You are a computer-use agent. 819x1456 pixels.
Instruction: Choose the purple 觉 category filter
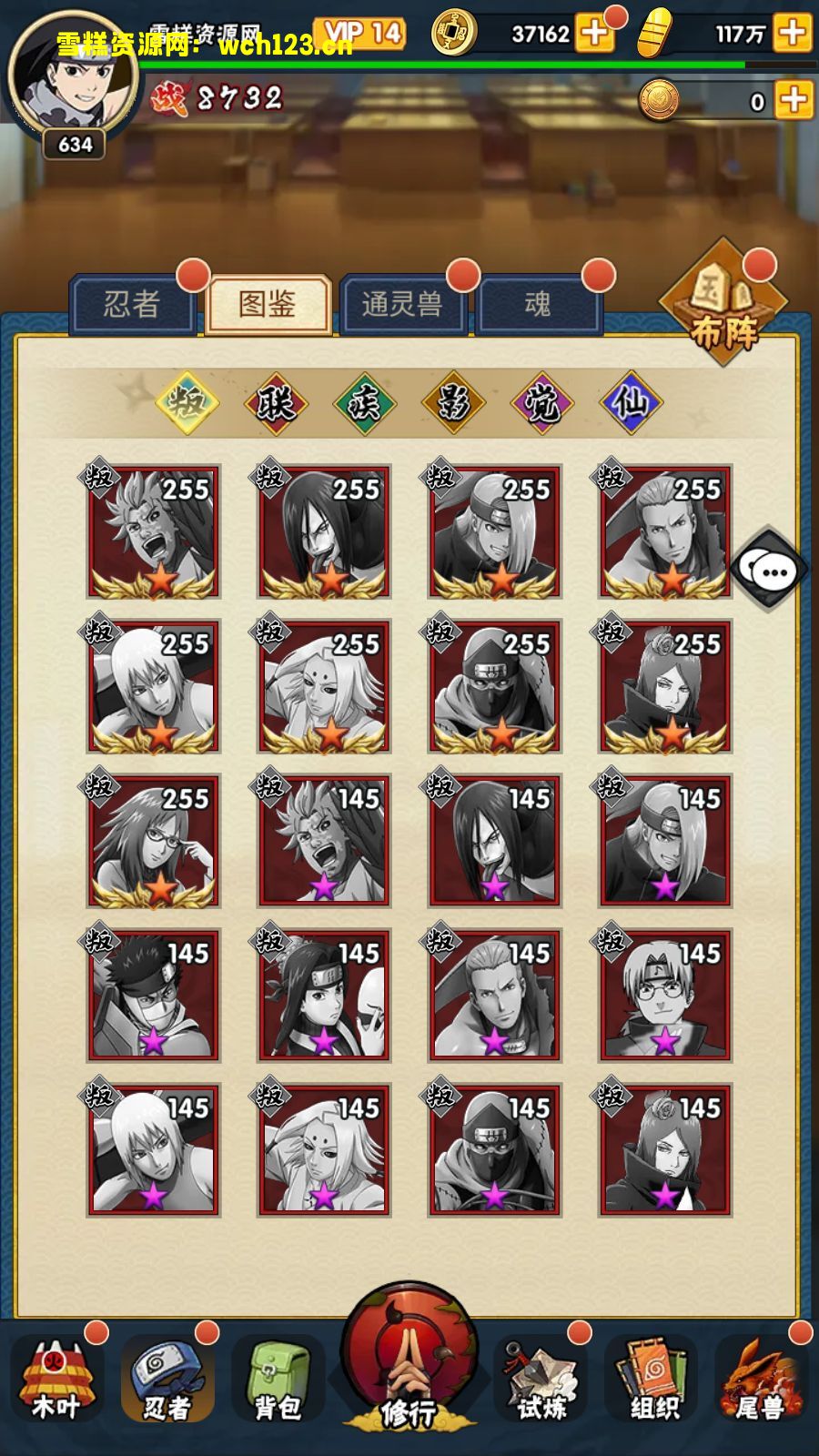(542, 402)
